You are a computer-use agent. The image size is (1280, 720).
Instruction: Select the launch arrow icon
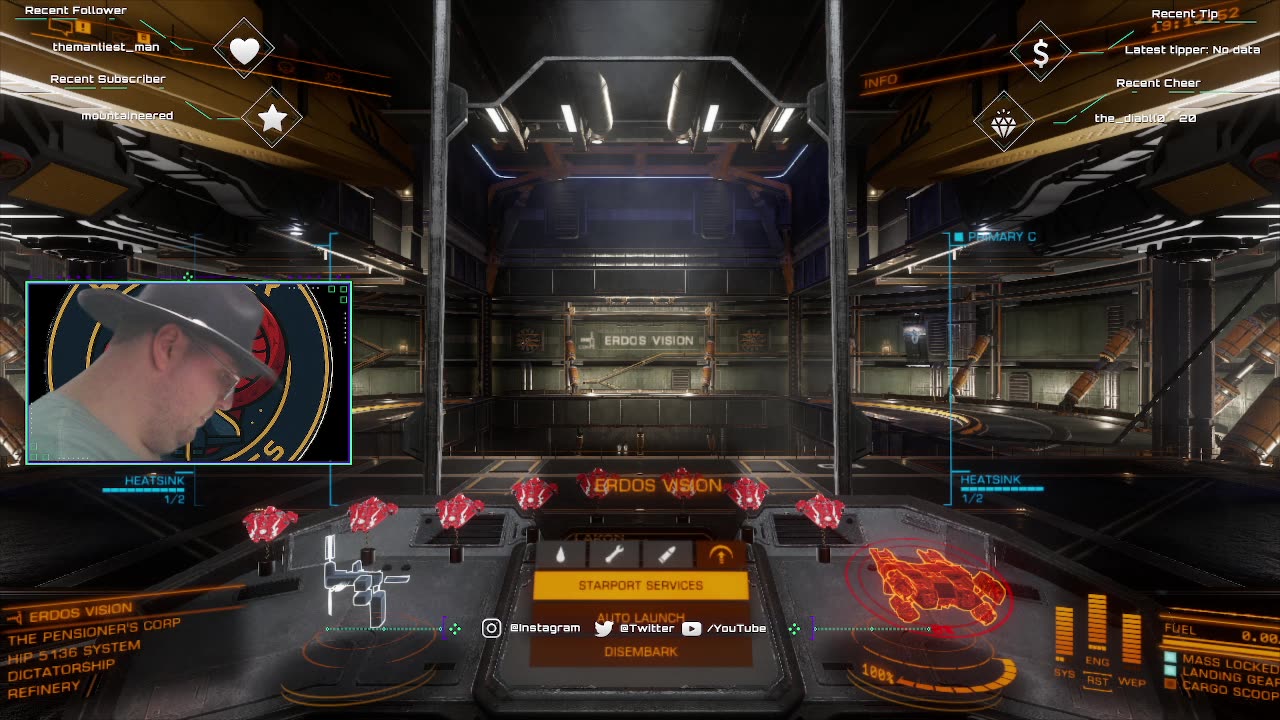(x=720, y=555)
